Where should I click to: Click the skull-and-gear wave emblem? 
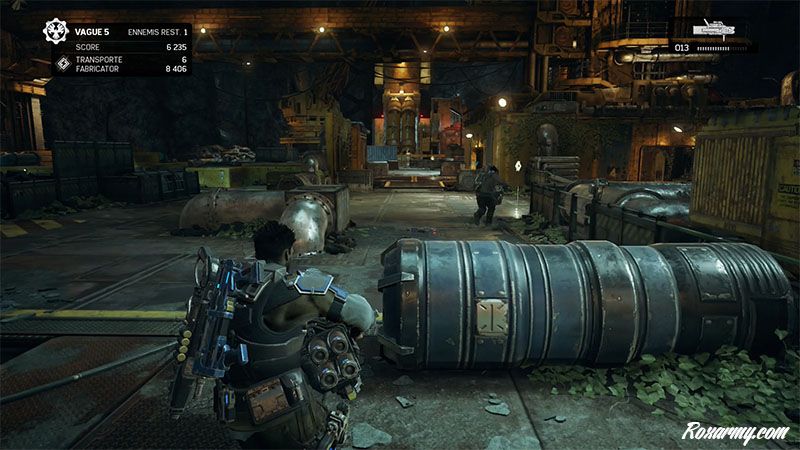point(55,31)
